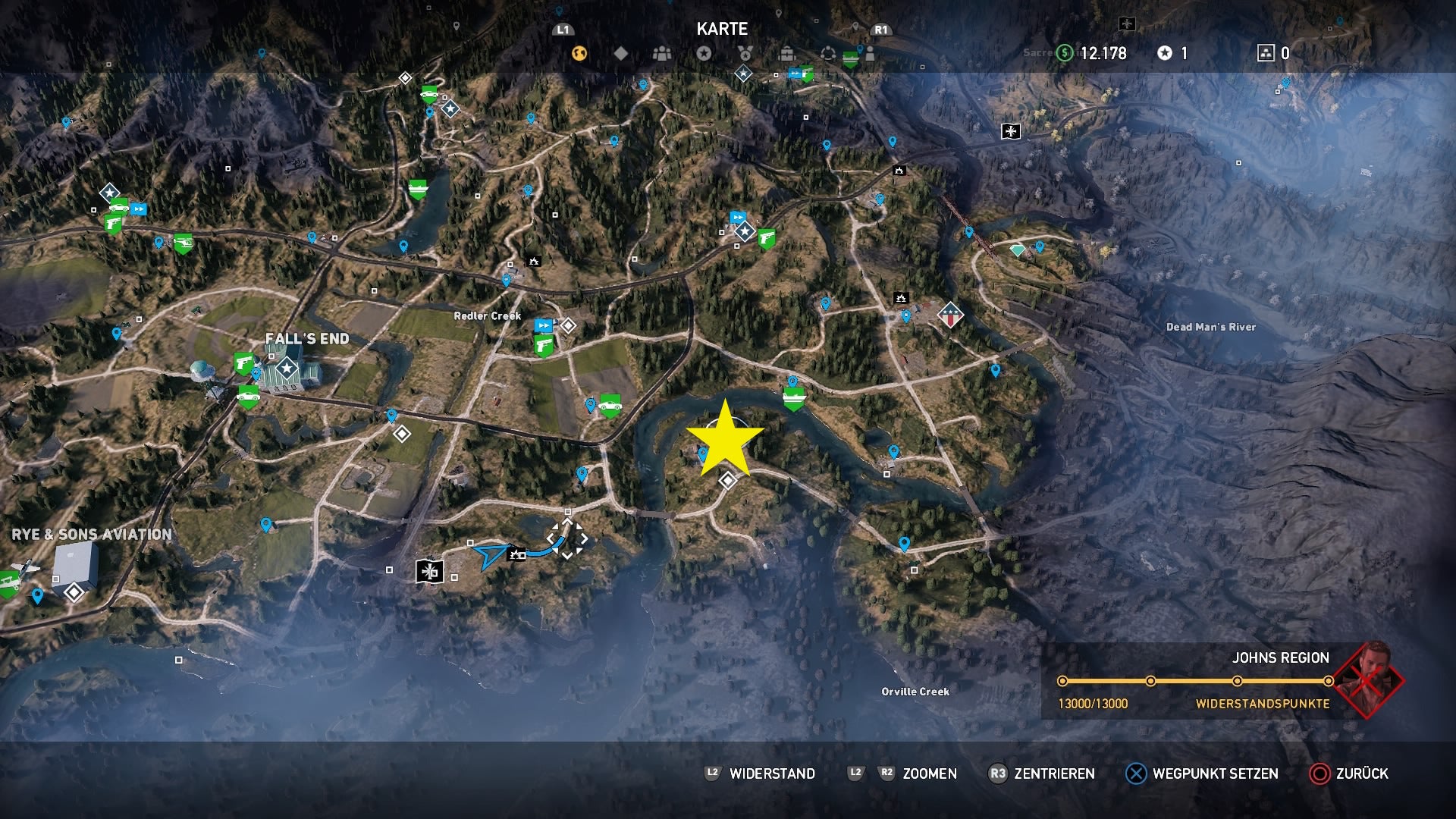Click the Widerstandspunkte progress bar
Screen dimensions: 1456x819
coord(1194,679)
